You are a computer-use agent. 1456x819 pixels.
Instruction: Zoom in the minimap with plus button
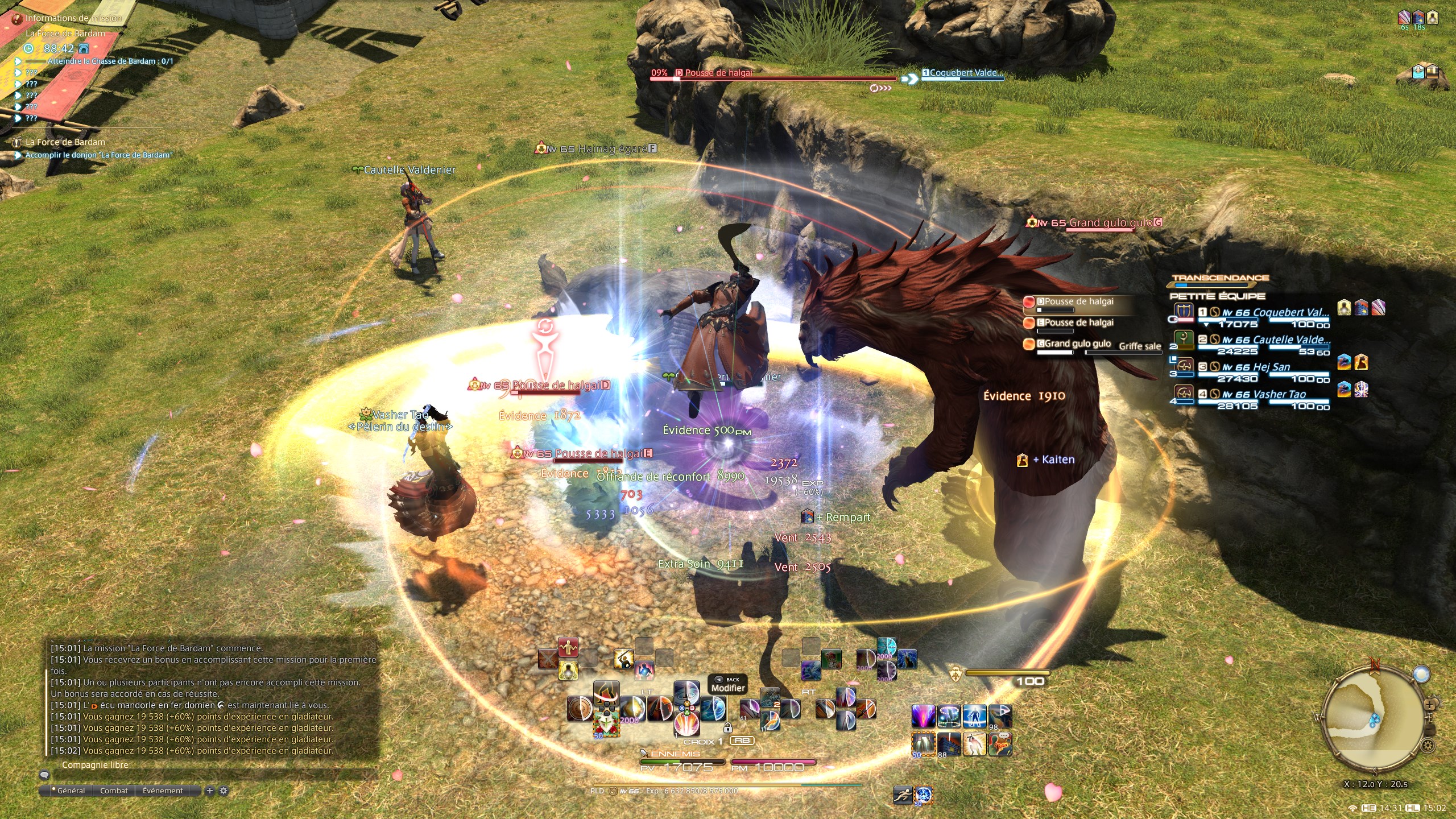[x=1430, y=705]
